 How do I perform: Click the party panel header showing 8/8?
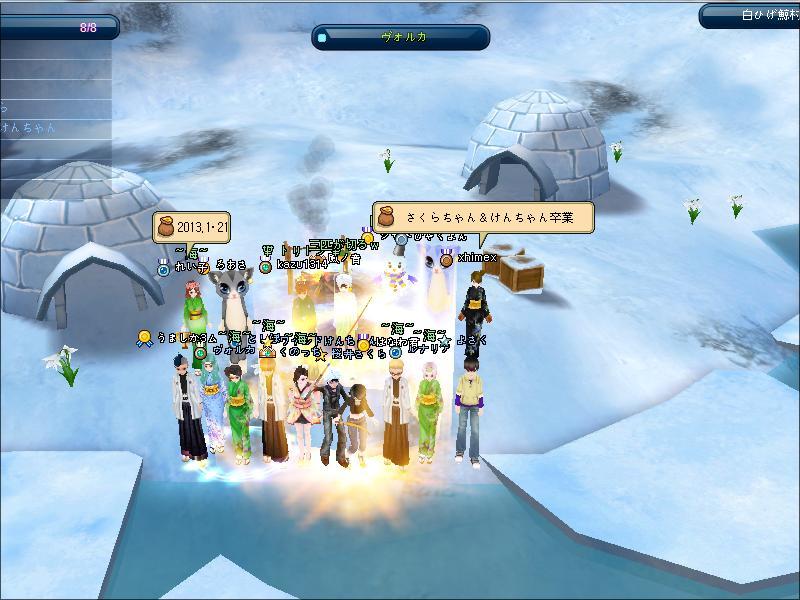(58, 28)
